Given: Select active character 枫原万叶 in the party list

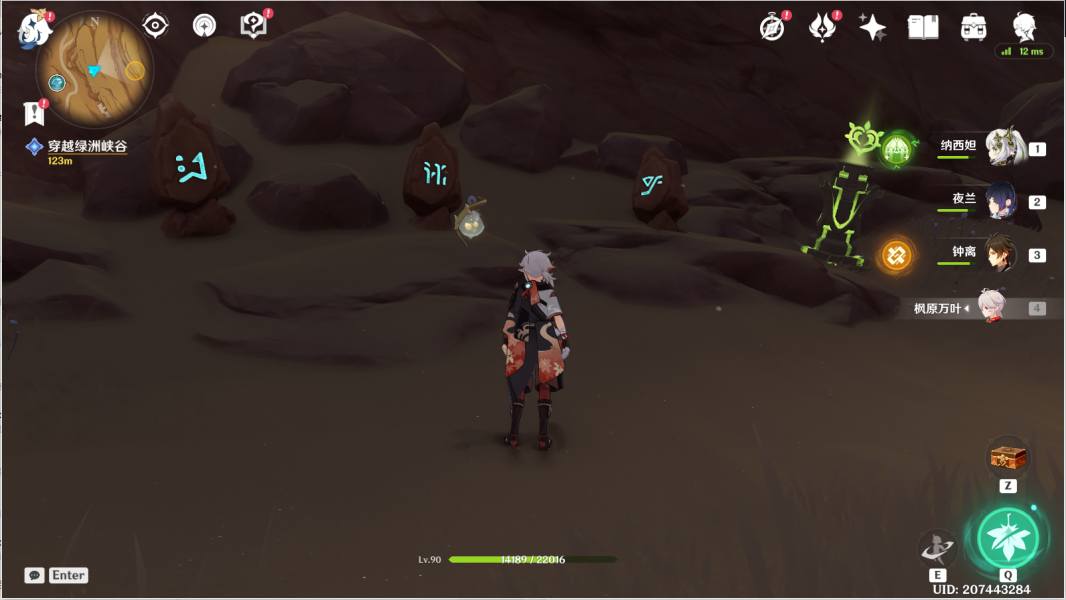Looking at the screenshot, I should (x=991, y=308).
